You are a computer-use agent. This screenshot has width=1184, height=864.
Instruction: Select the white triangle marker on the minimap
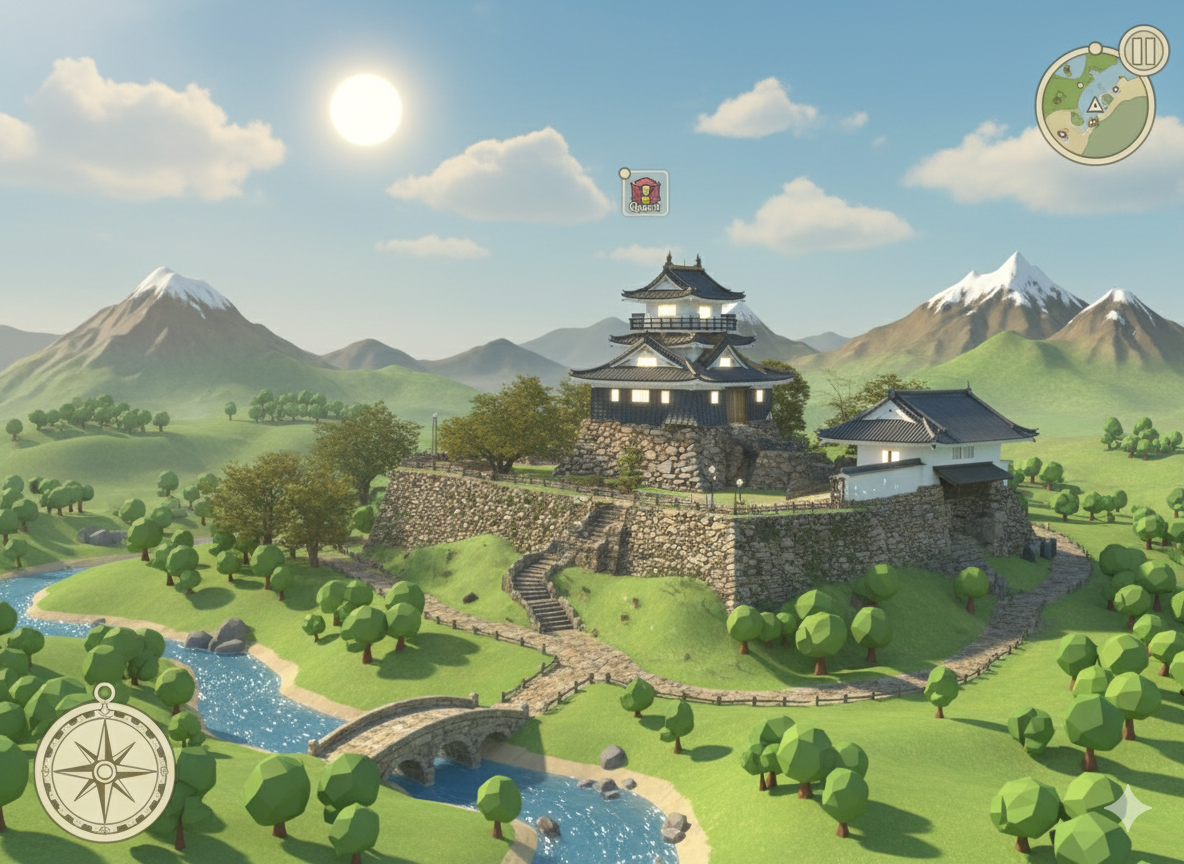[1095, 104]
